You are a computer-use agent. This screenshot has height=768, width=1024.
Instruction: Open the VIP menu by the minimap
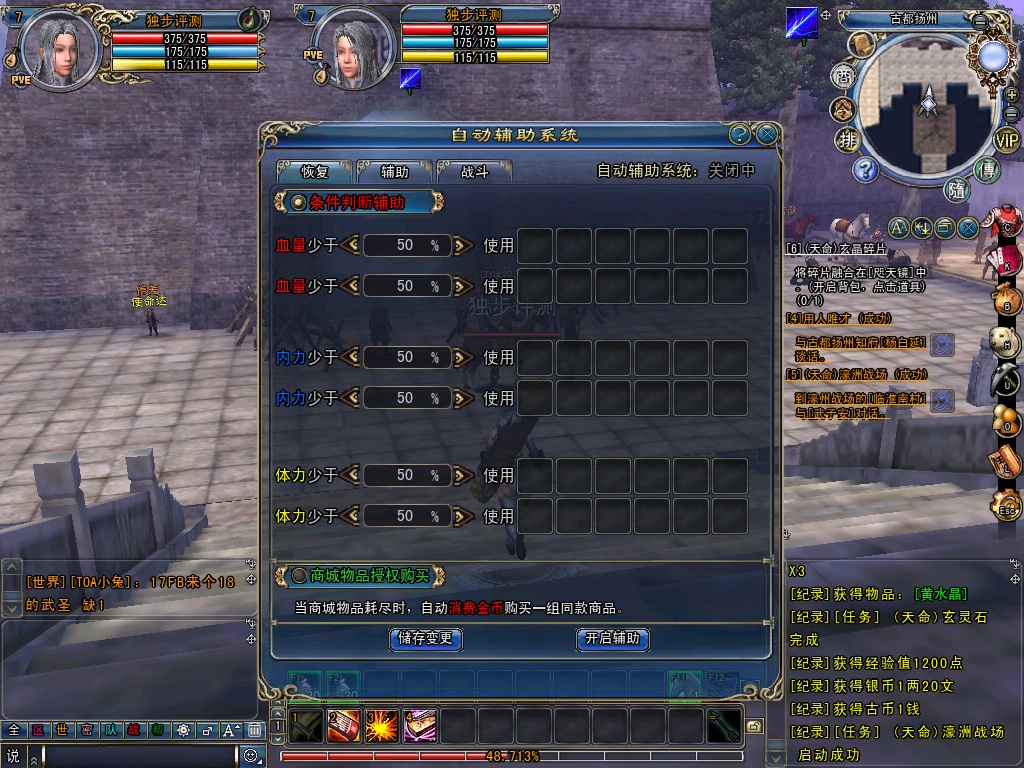click(1005, 140)
